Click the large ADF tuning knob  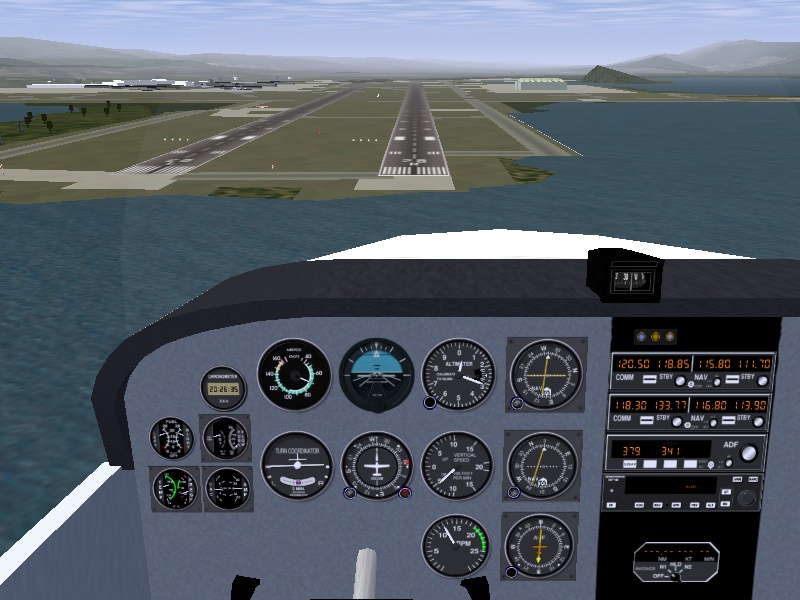pos(748,454)
